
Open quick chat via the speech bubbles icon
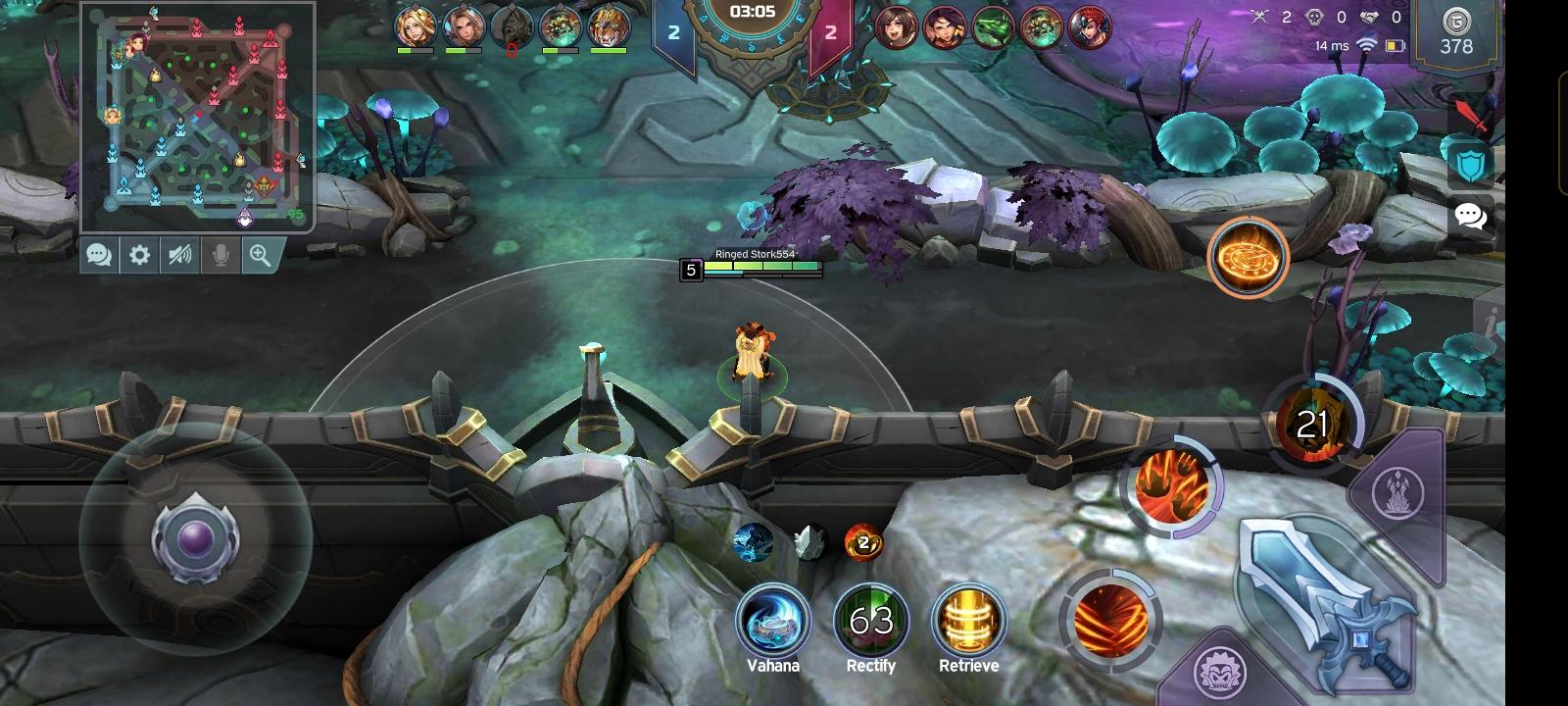point(1470,217)
